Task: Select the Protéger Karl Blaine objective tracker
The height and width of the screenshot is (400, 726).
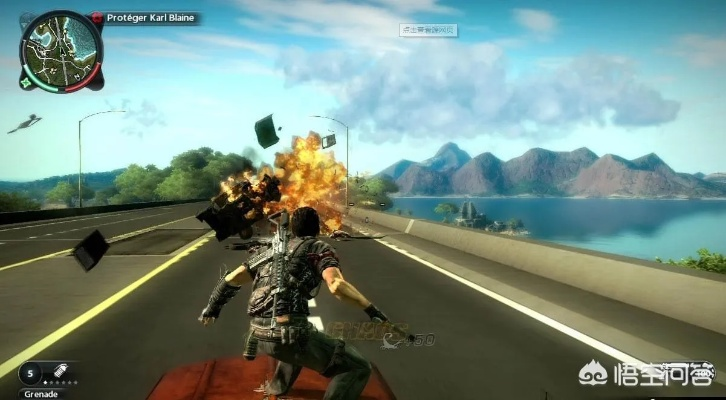Action: 150,18
